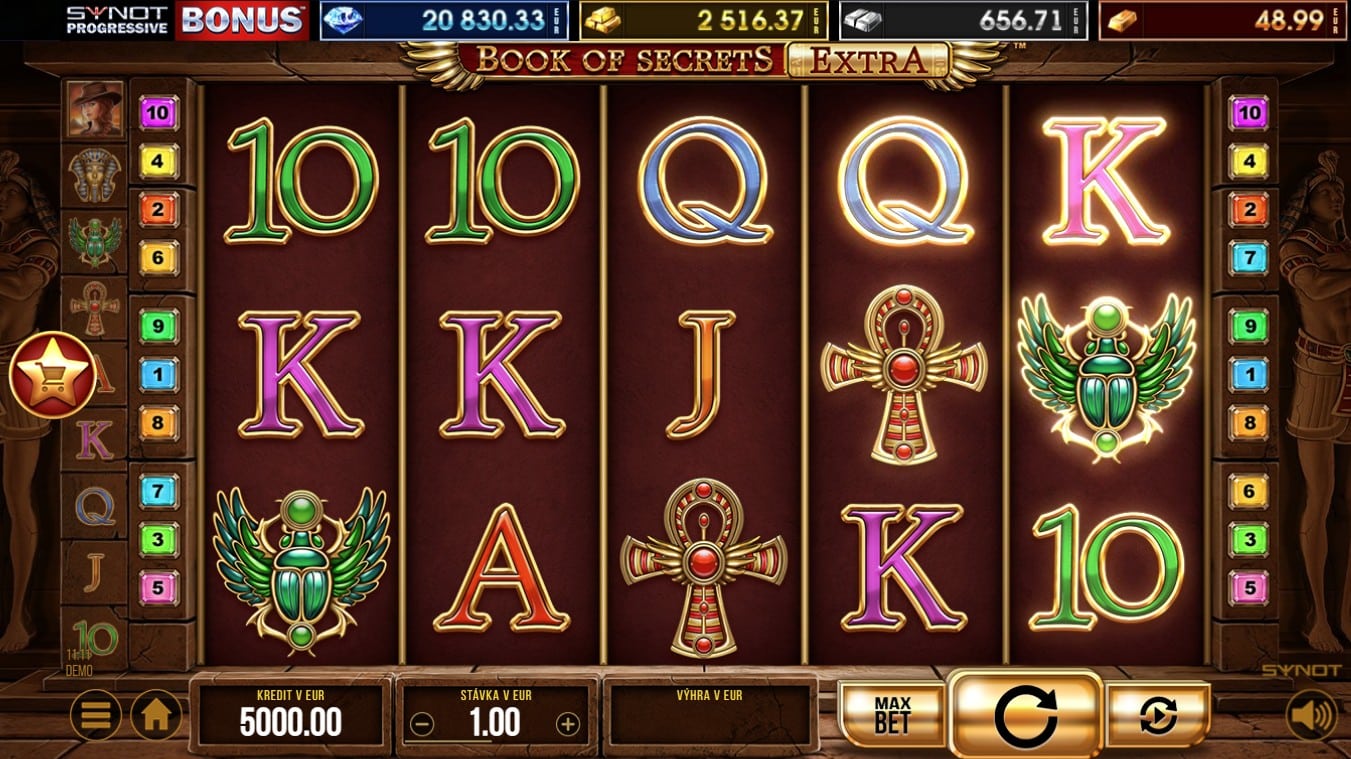View the gold bars jackpot panel

(704, 20)
